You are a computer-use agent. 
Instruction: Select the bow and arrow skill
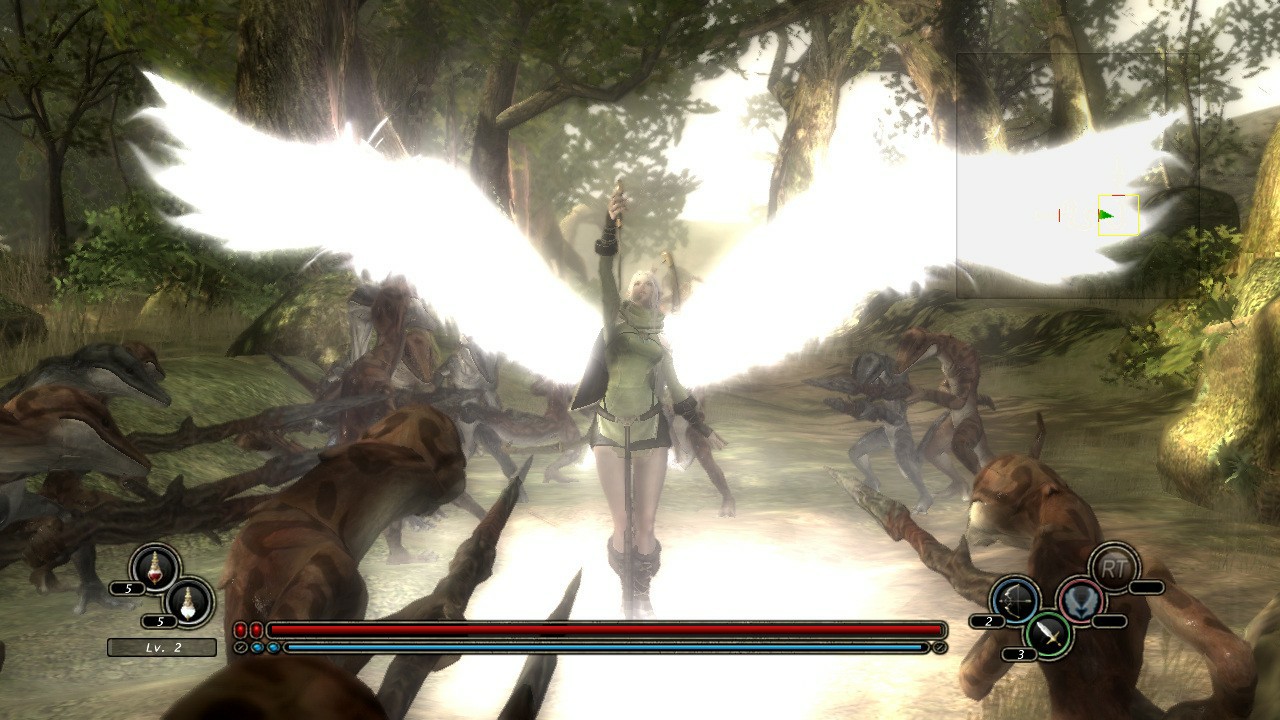[x=1015, y=600]
